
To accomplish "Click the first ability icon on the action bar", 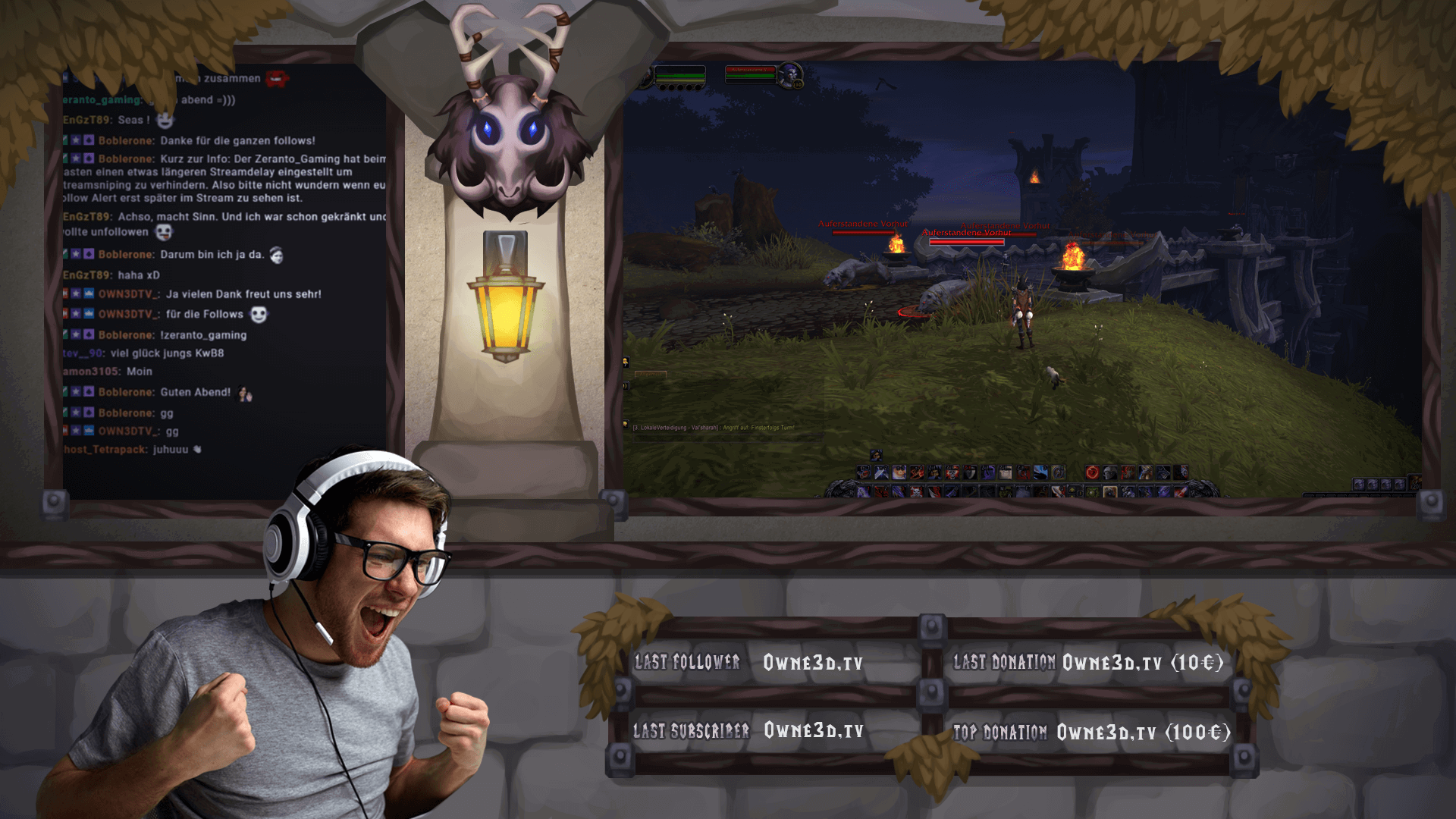I will click(x=864, y=472).
